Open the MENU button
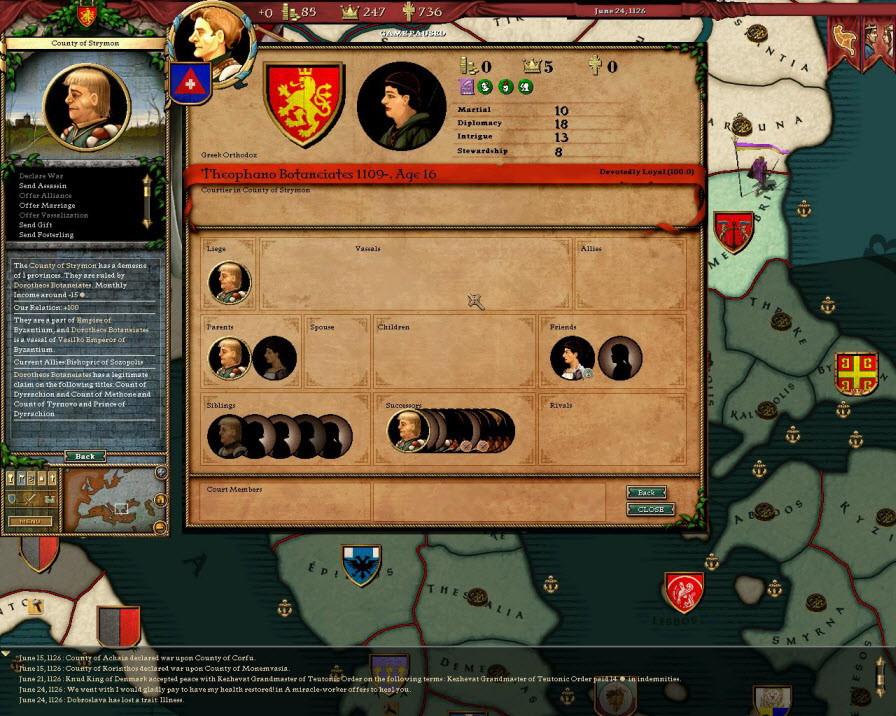 coord(30,521)
